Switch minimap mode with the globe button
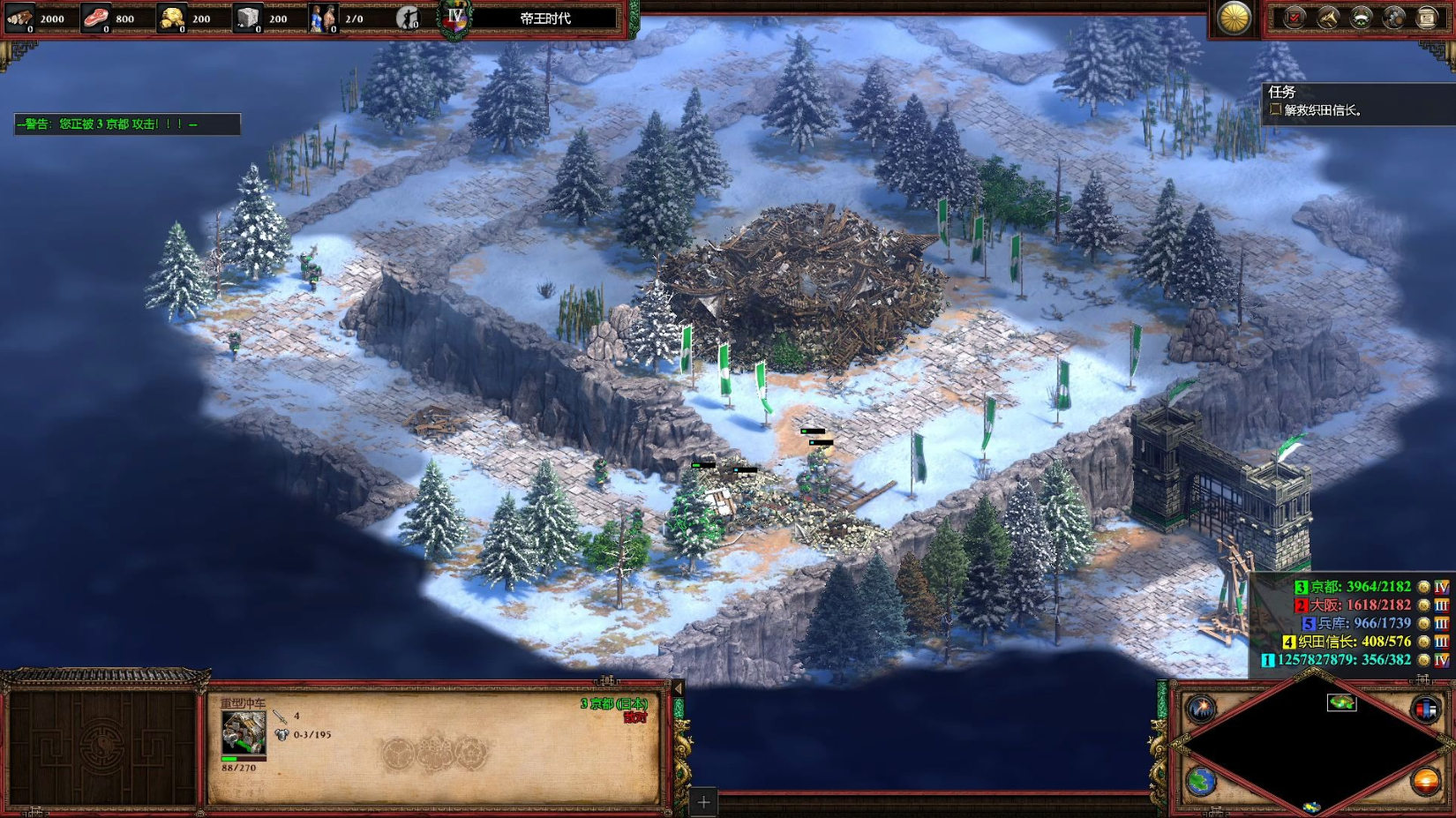 tap(1201, 781)
